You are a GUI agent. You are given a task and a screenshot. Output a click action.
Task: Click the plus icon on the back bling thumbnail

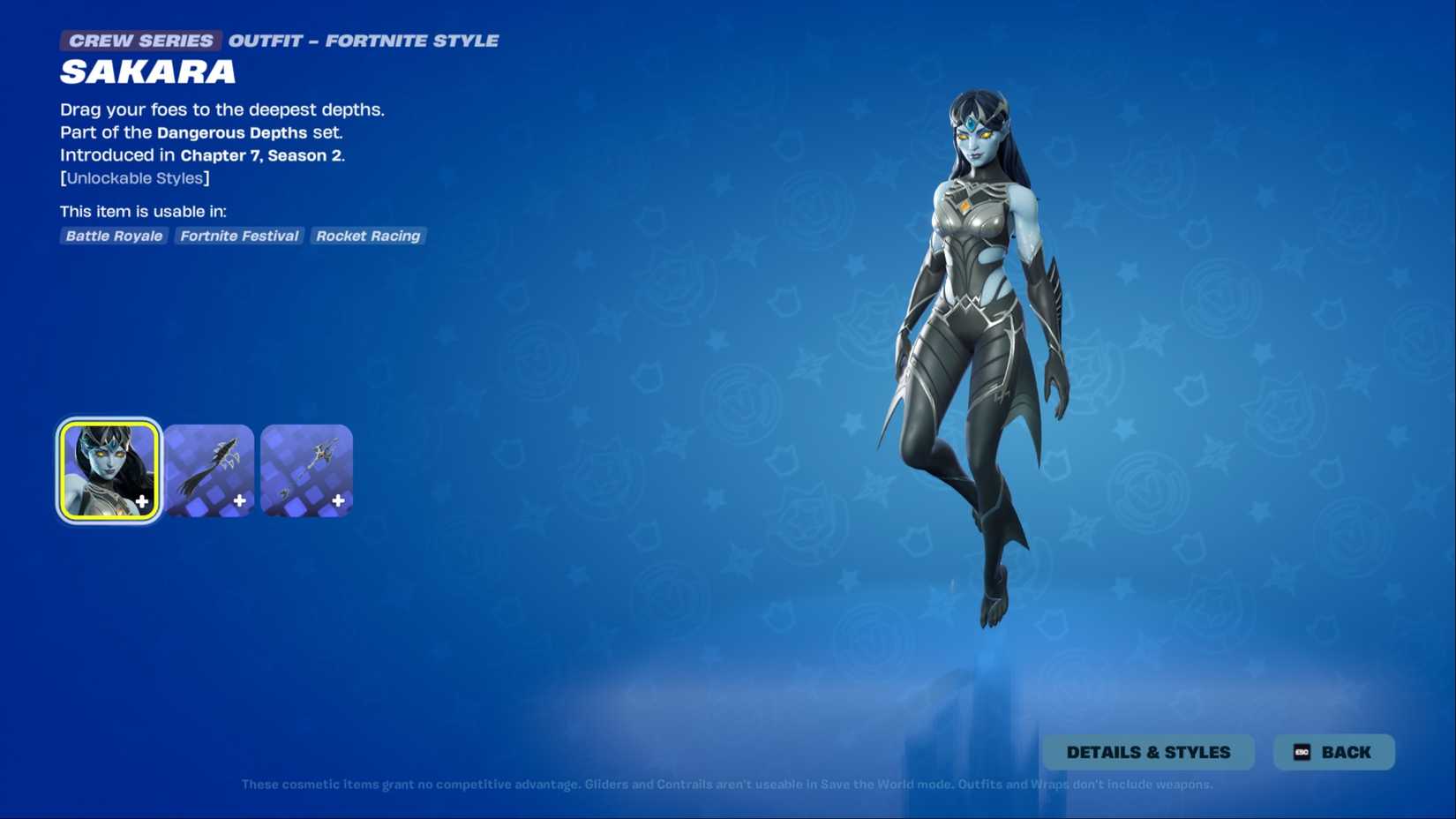(x=240, y=501)
